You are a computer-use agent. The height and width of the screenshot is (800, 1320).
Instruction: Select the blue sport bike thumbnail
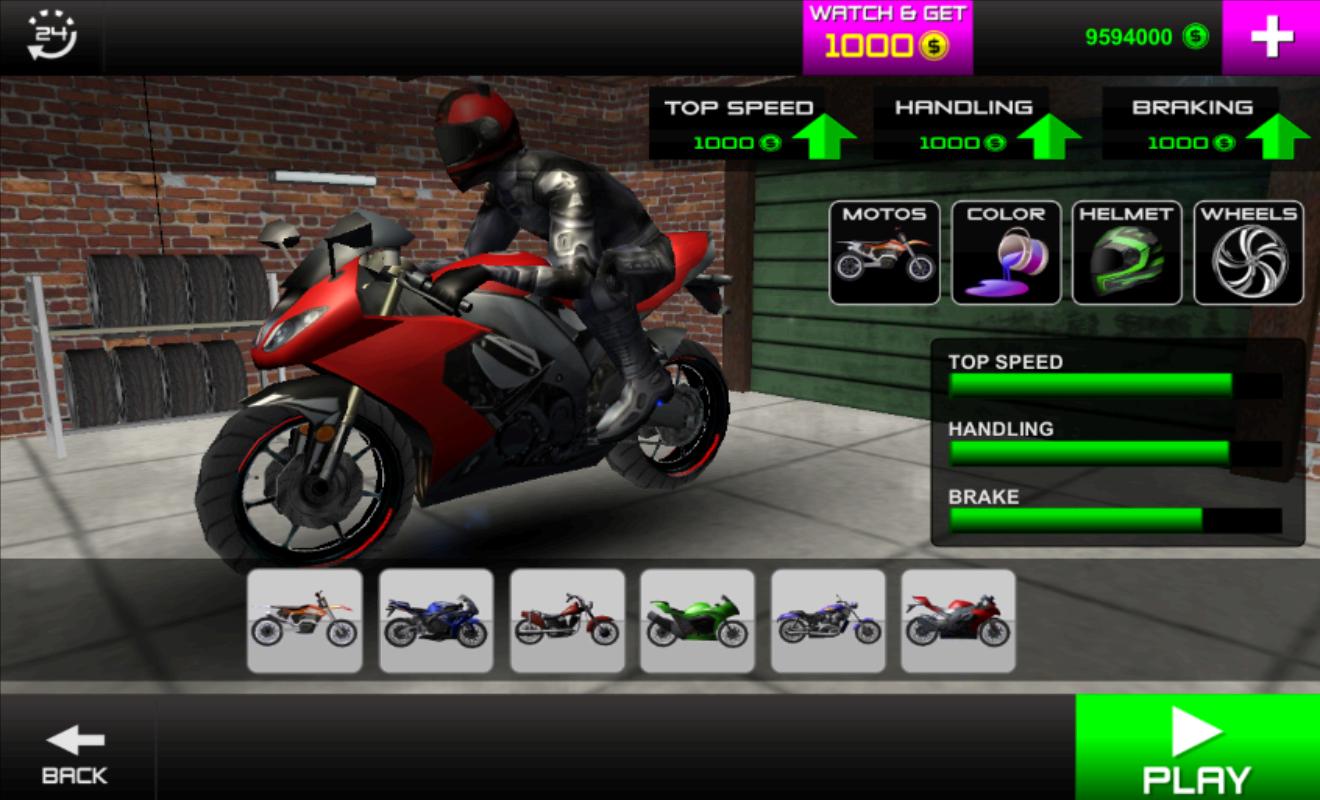pyautogui.click(x=436, y=620)
